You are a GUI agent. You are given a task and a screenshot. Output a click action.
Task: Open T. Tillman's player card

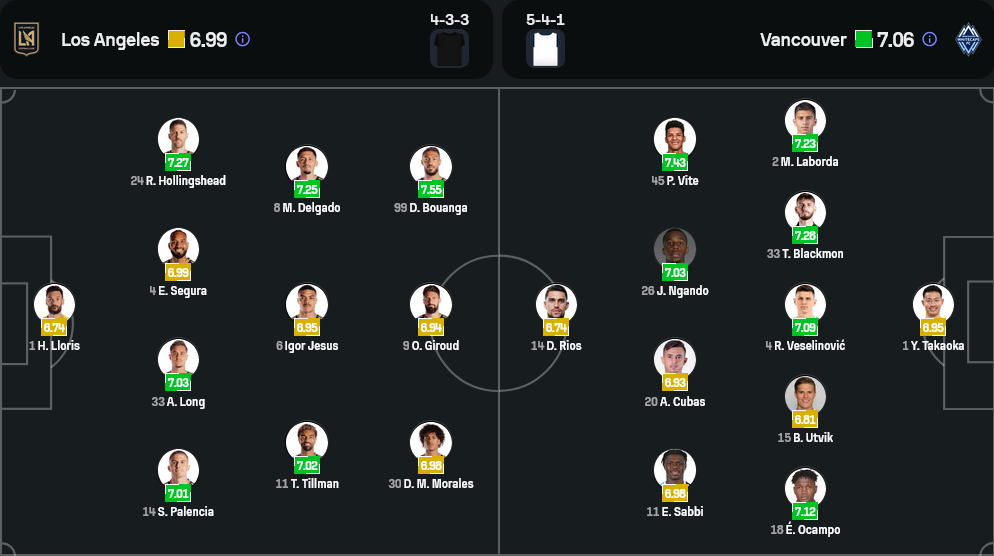coord(307,443)
